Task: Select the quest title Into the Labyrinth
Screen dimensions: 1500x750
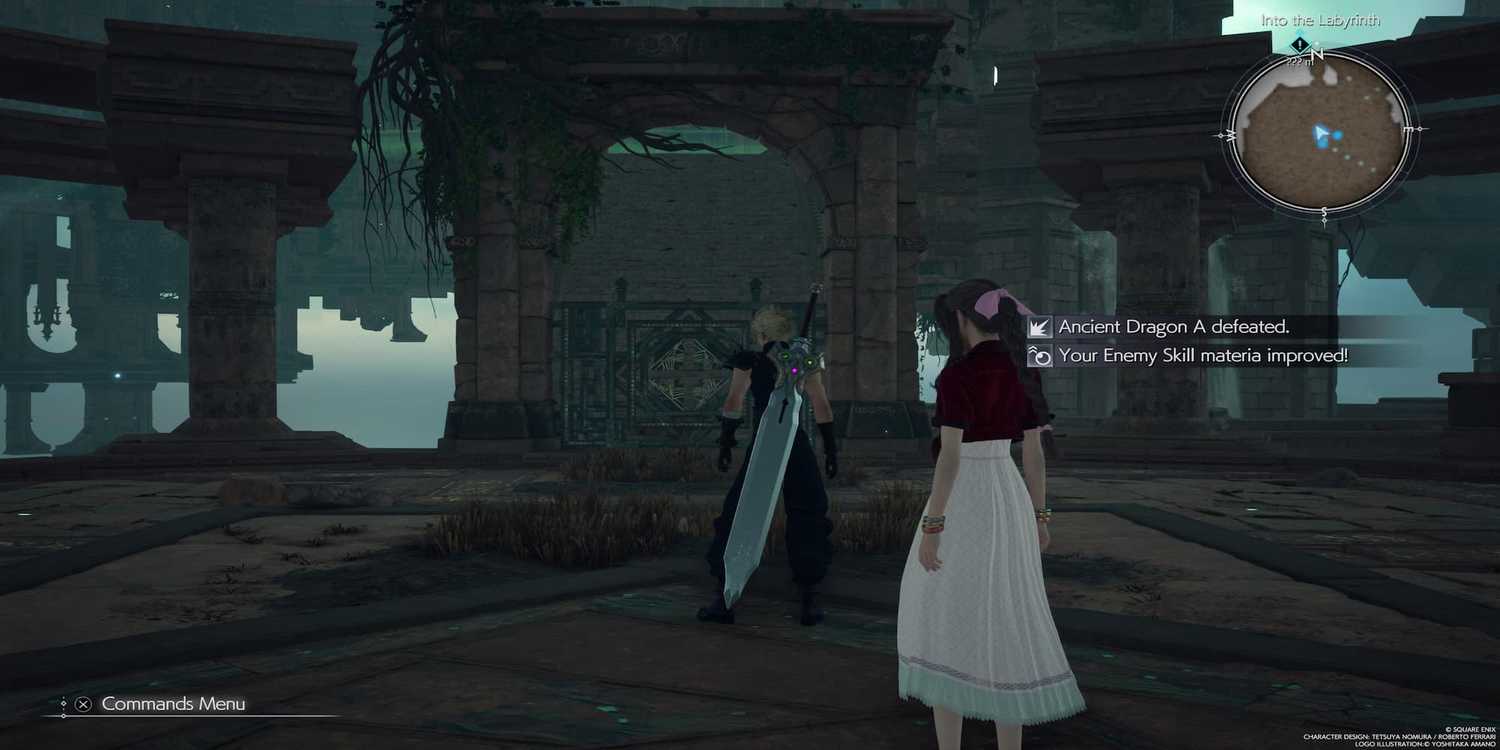Action: [x=1318, y=18]
